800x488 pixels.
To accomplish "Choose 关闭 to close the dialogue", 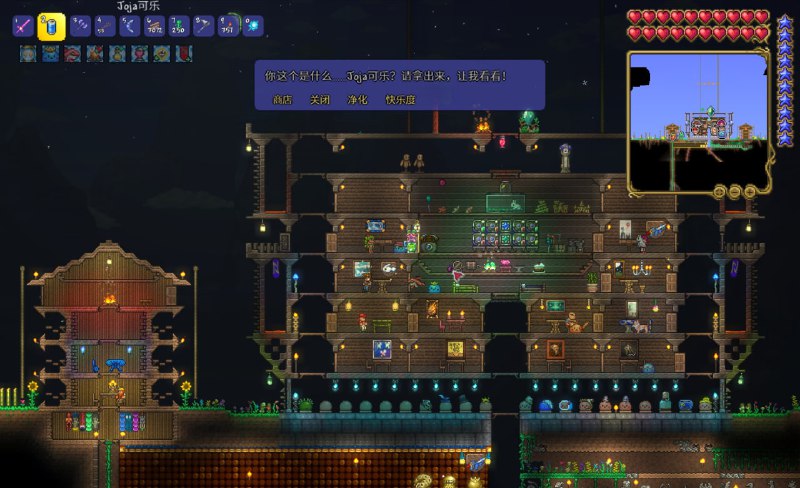I will click(320, 100).
